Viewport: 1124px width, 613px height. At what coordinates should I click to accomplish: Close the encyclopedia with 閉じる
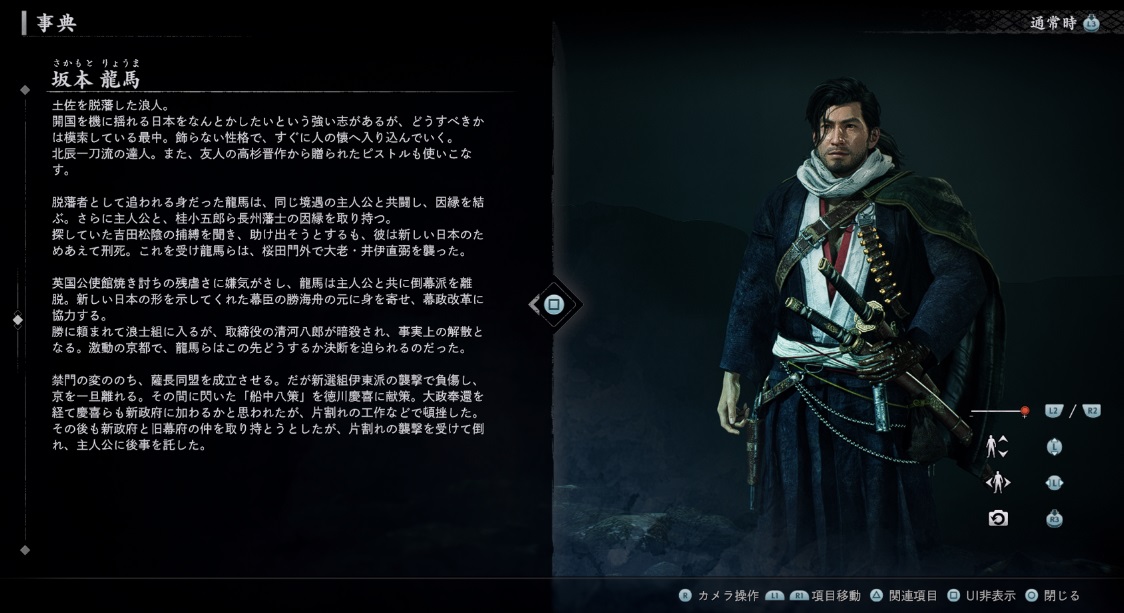[1051, 596]
